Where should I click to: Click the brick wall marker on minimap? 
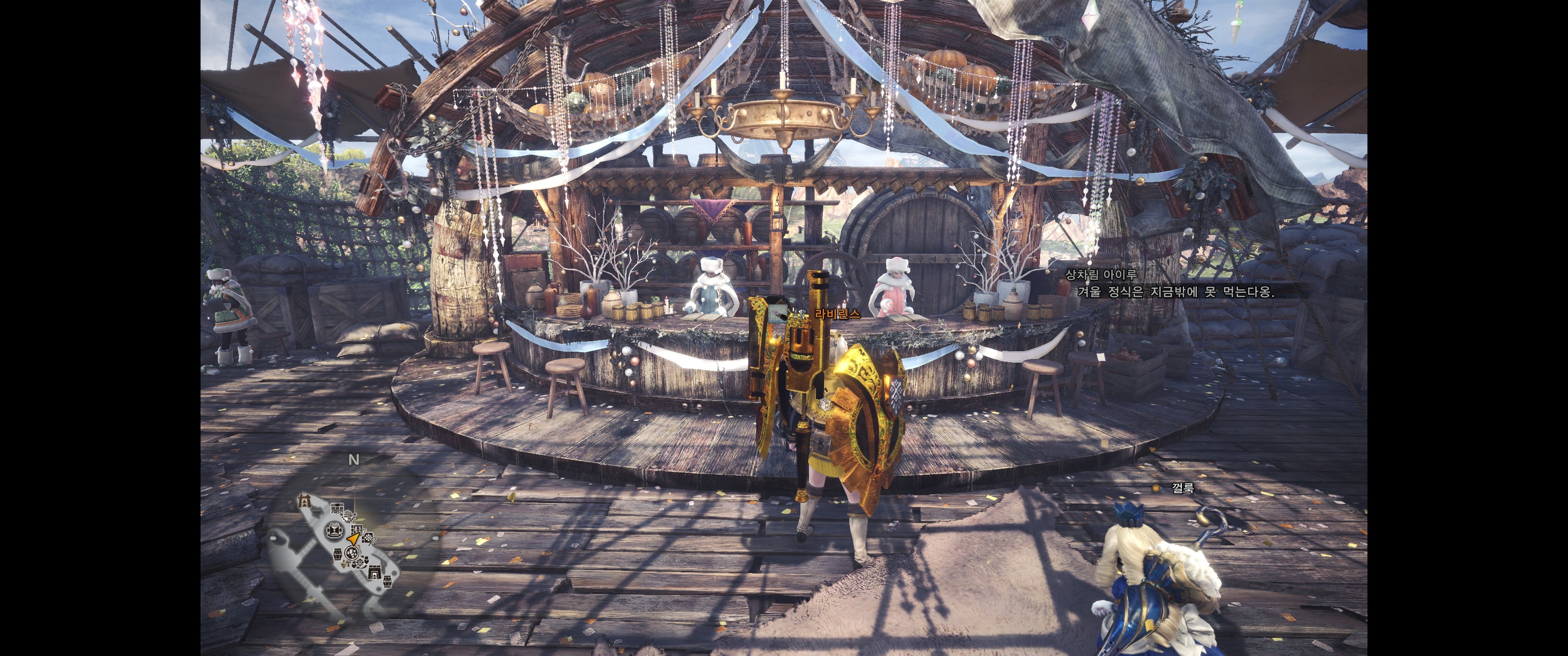tap(336, 507)
